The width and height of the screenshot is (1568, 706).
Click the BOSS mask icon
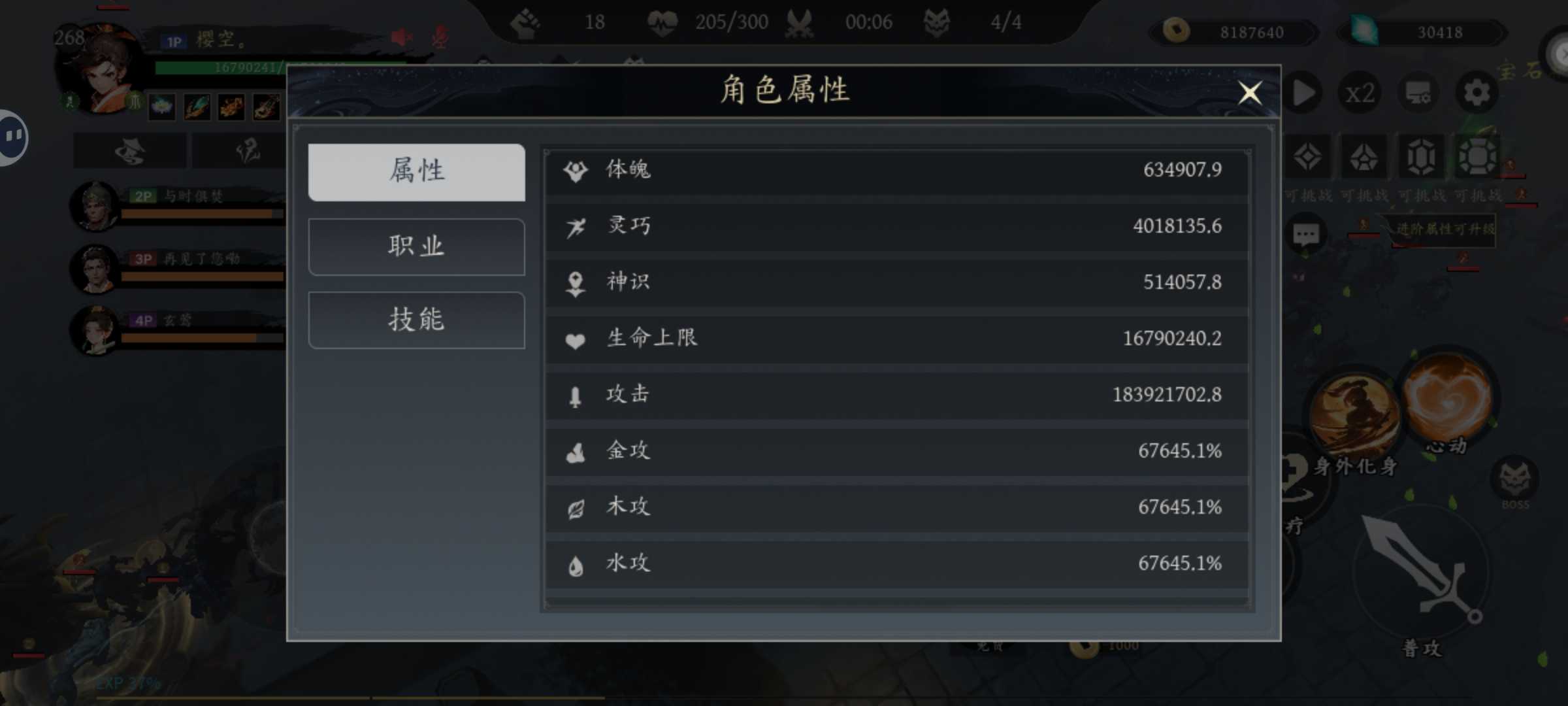[1514, 480]
